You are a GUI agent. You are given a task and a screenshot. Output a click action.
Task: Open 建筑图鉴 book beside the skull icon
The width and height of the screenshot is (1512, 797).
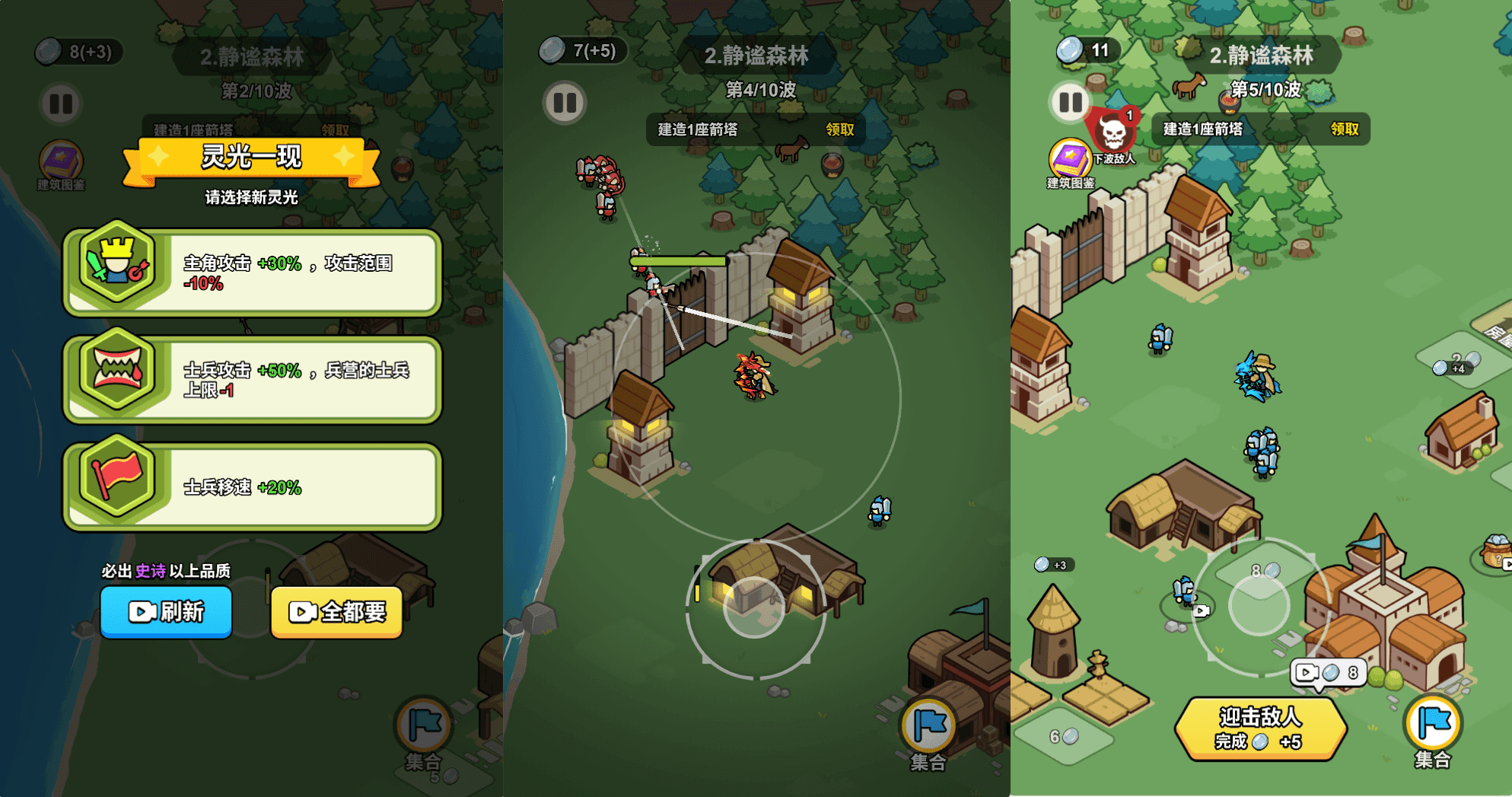[x=1069, y=160]
